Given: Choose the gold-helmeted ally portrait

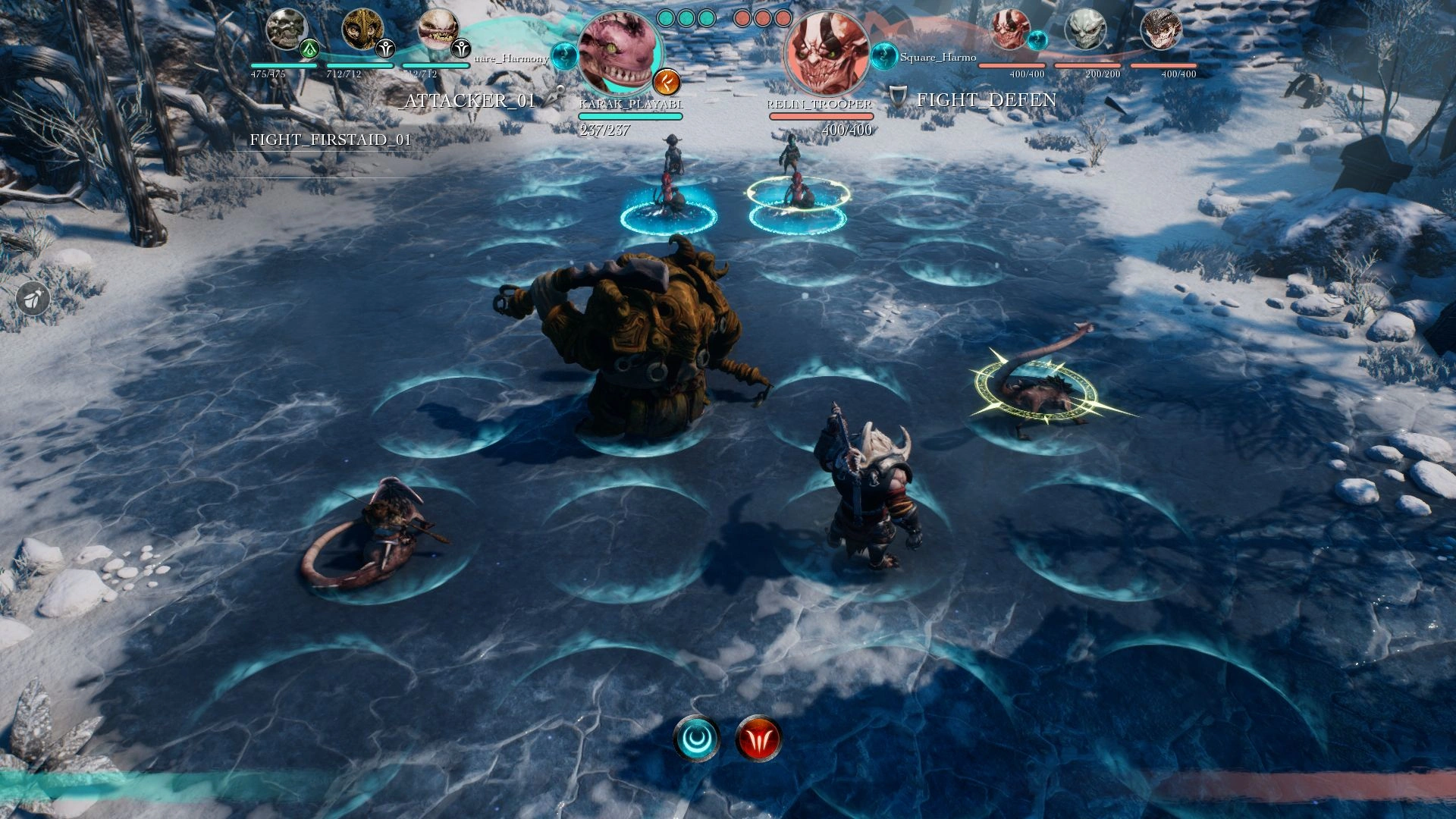Looking at the screenshot, I should 362,30.
